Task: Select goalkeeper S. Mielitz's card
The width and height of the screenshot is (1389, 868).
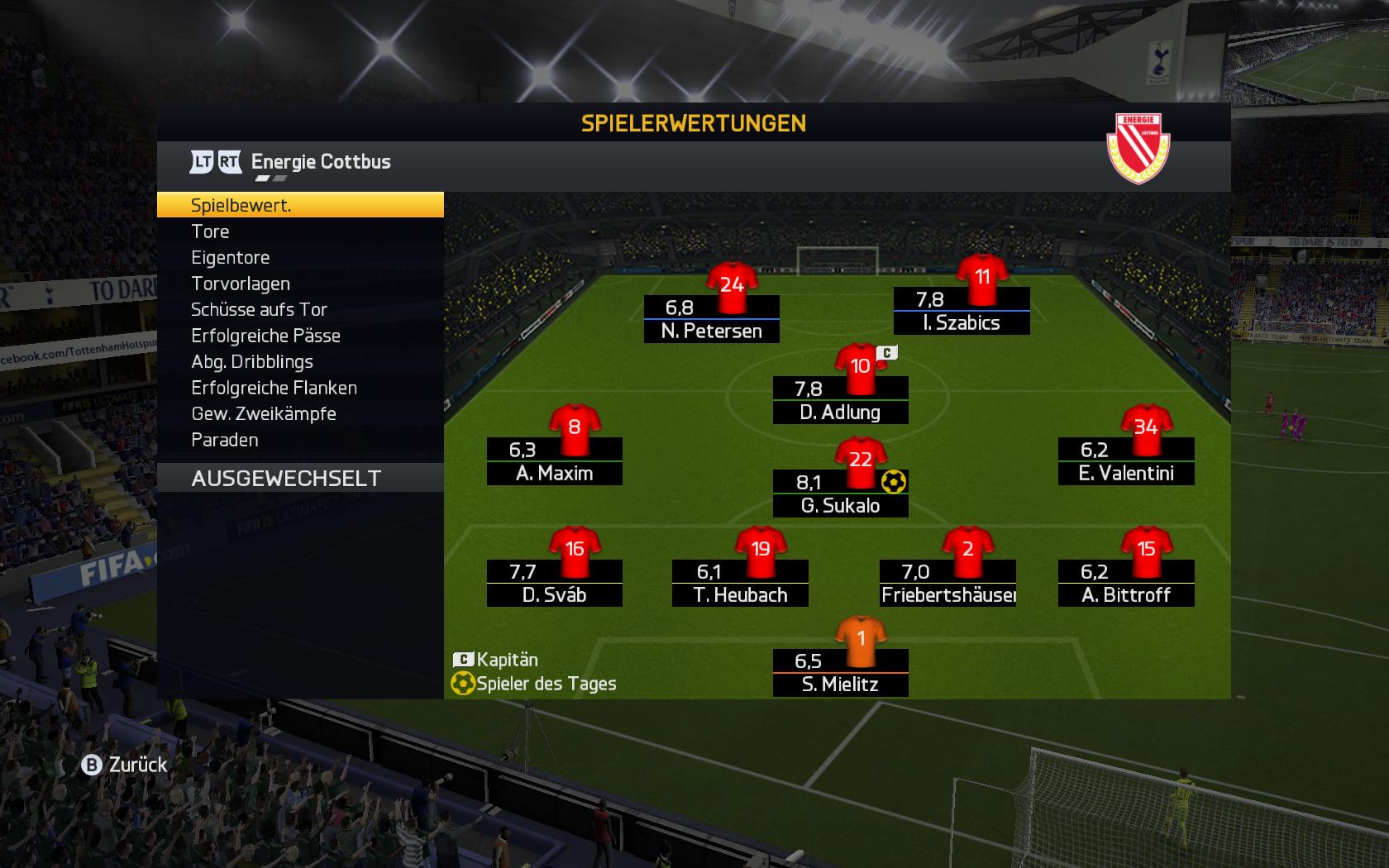Action: pyautogui.click(x=840, y=672)
